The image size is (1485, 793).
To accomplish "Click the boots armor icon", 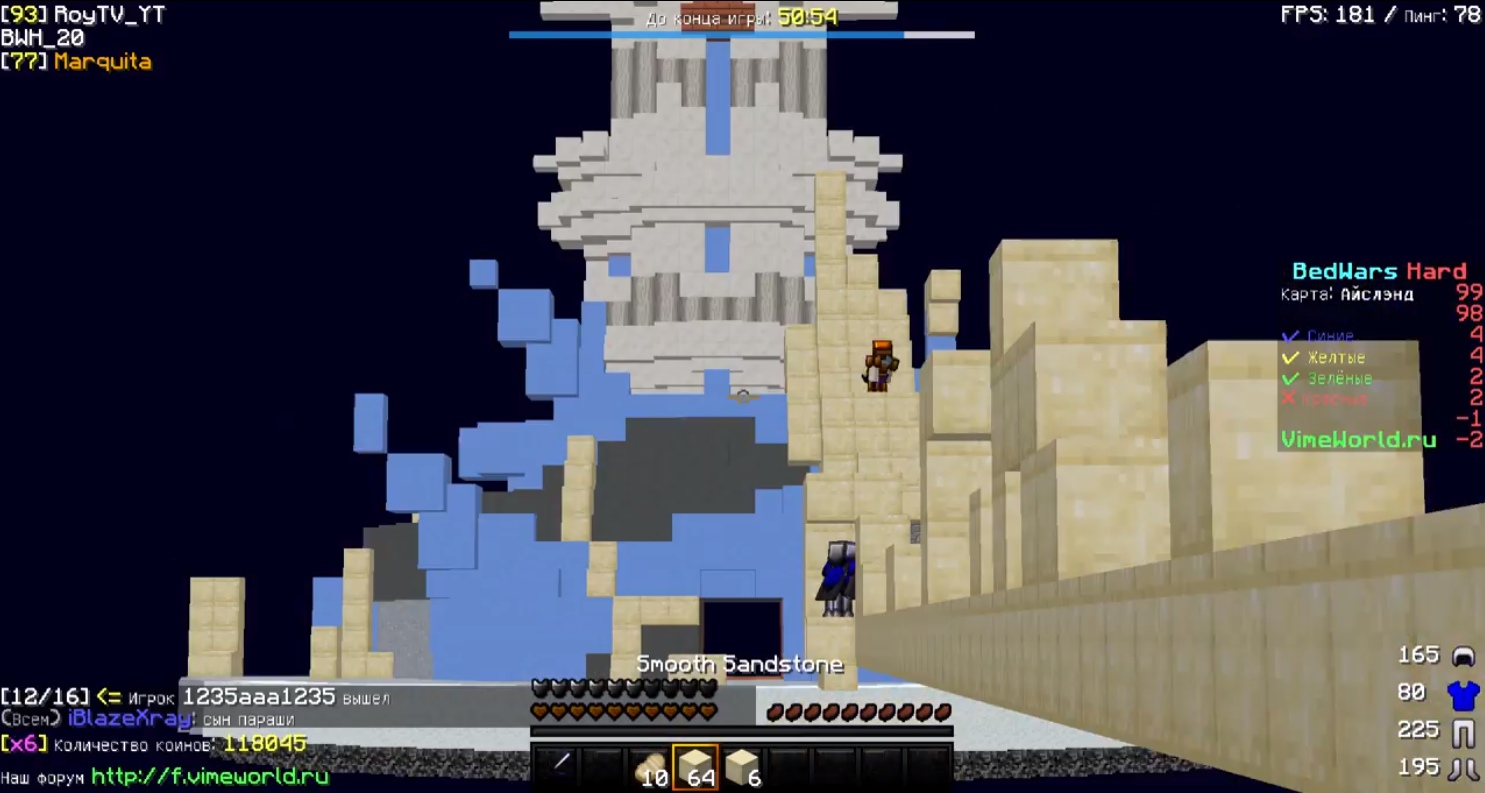I will (x=1463, y=768).
